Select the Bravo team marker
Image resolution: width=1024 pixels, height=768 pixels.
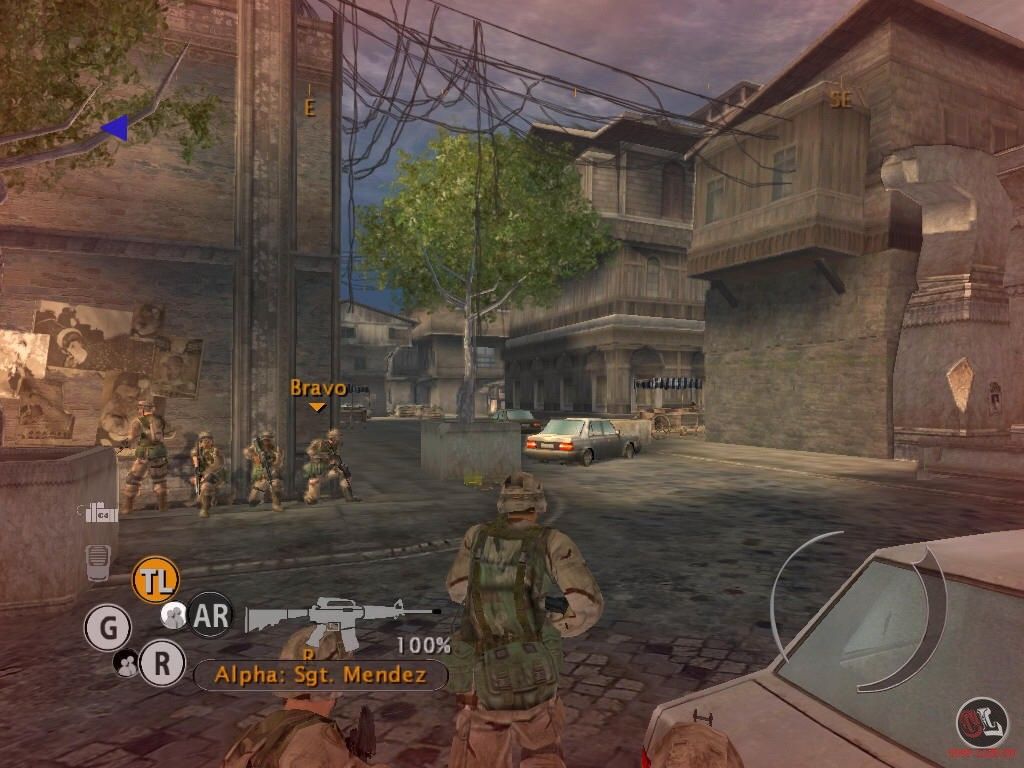tap(317, 393)
